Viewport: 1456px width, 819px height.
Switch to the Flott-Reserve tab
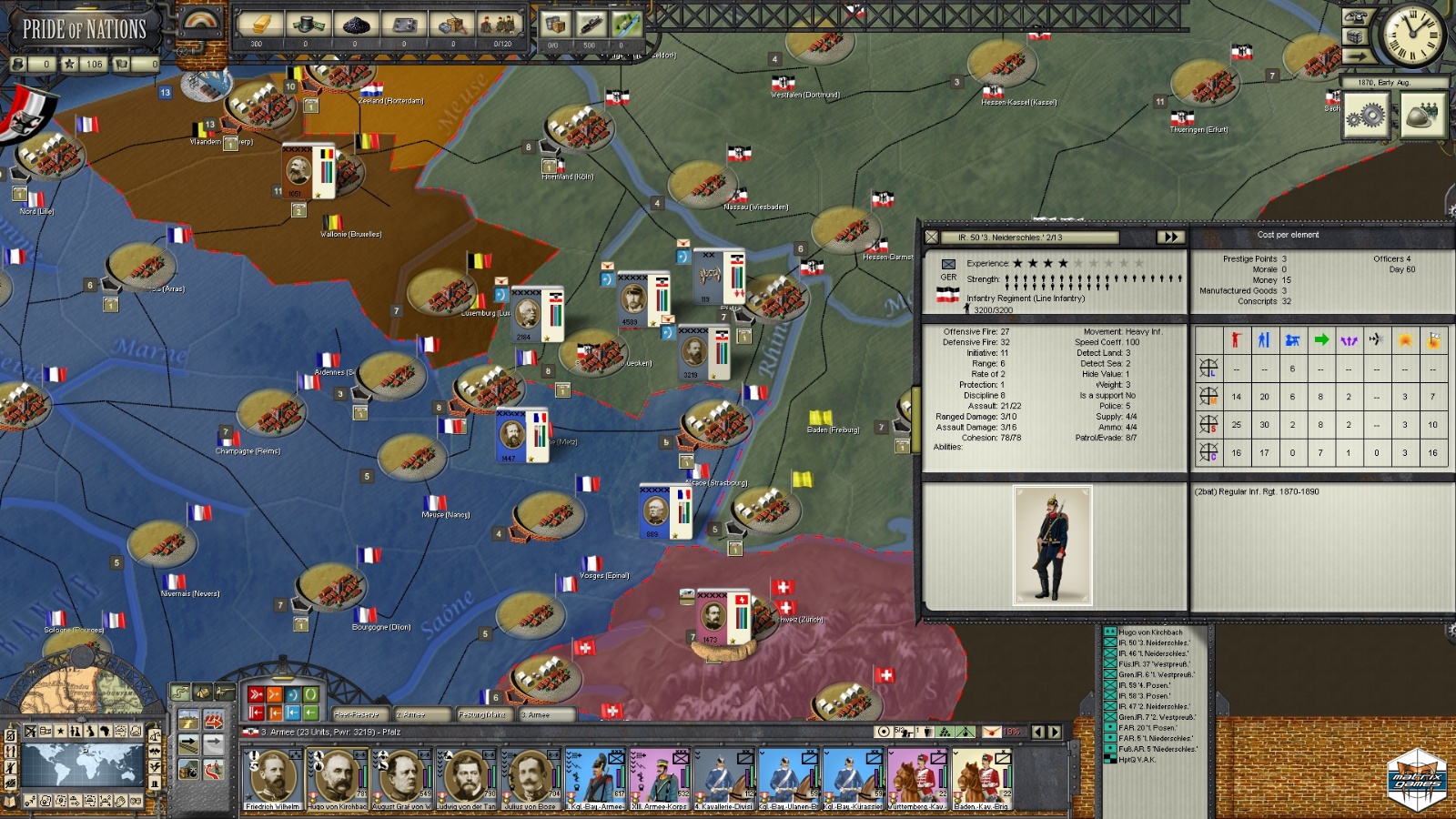pos(358,714)
